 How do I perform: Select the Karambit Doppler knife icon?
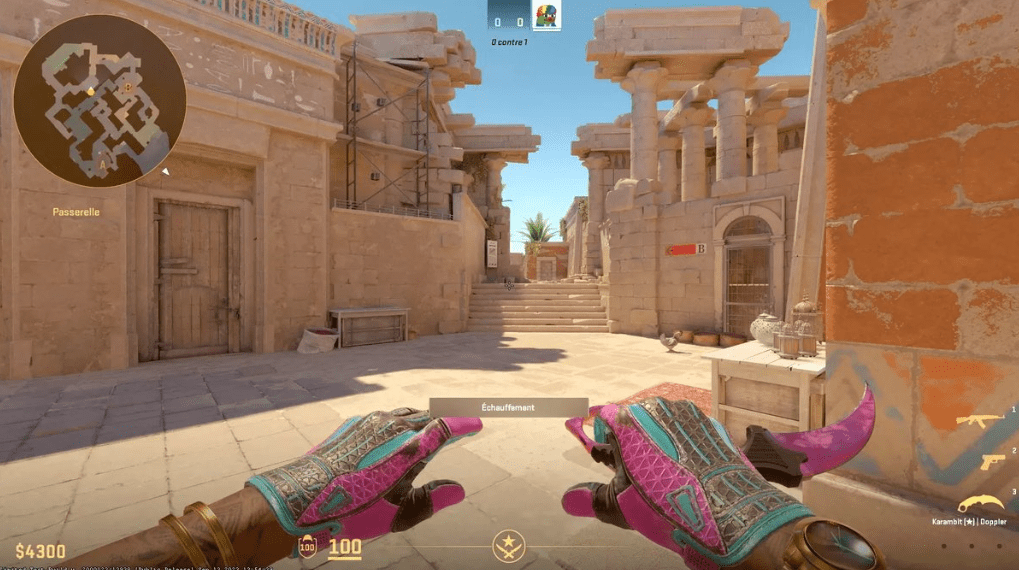(982, 503)
